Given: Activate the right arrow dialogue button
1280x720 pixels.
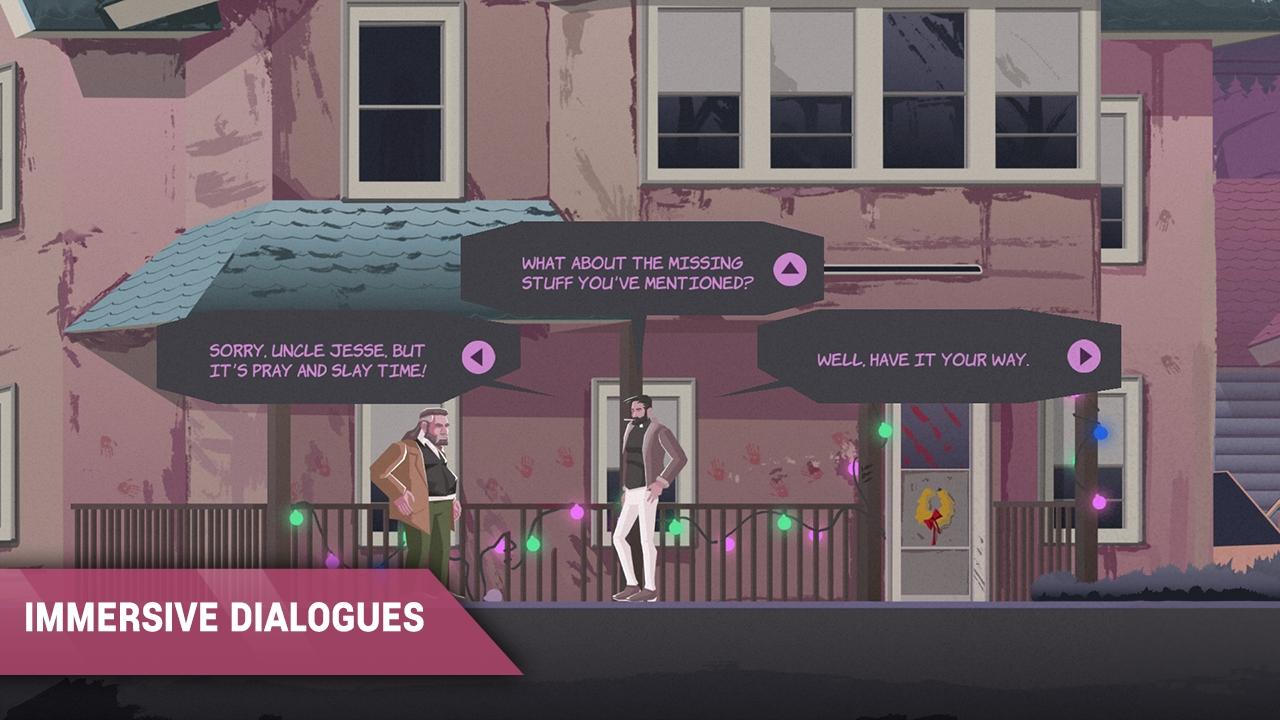Looking at the screenshot, I should (x=1083, y=356).
